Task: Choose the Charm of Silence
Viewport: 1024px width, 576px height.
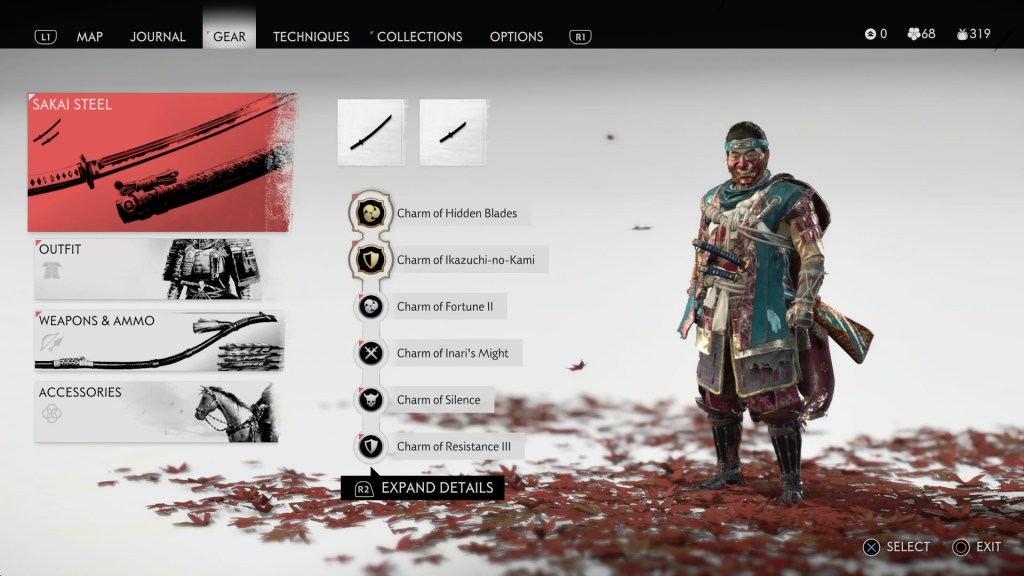Action: [x=437, y=400]
